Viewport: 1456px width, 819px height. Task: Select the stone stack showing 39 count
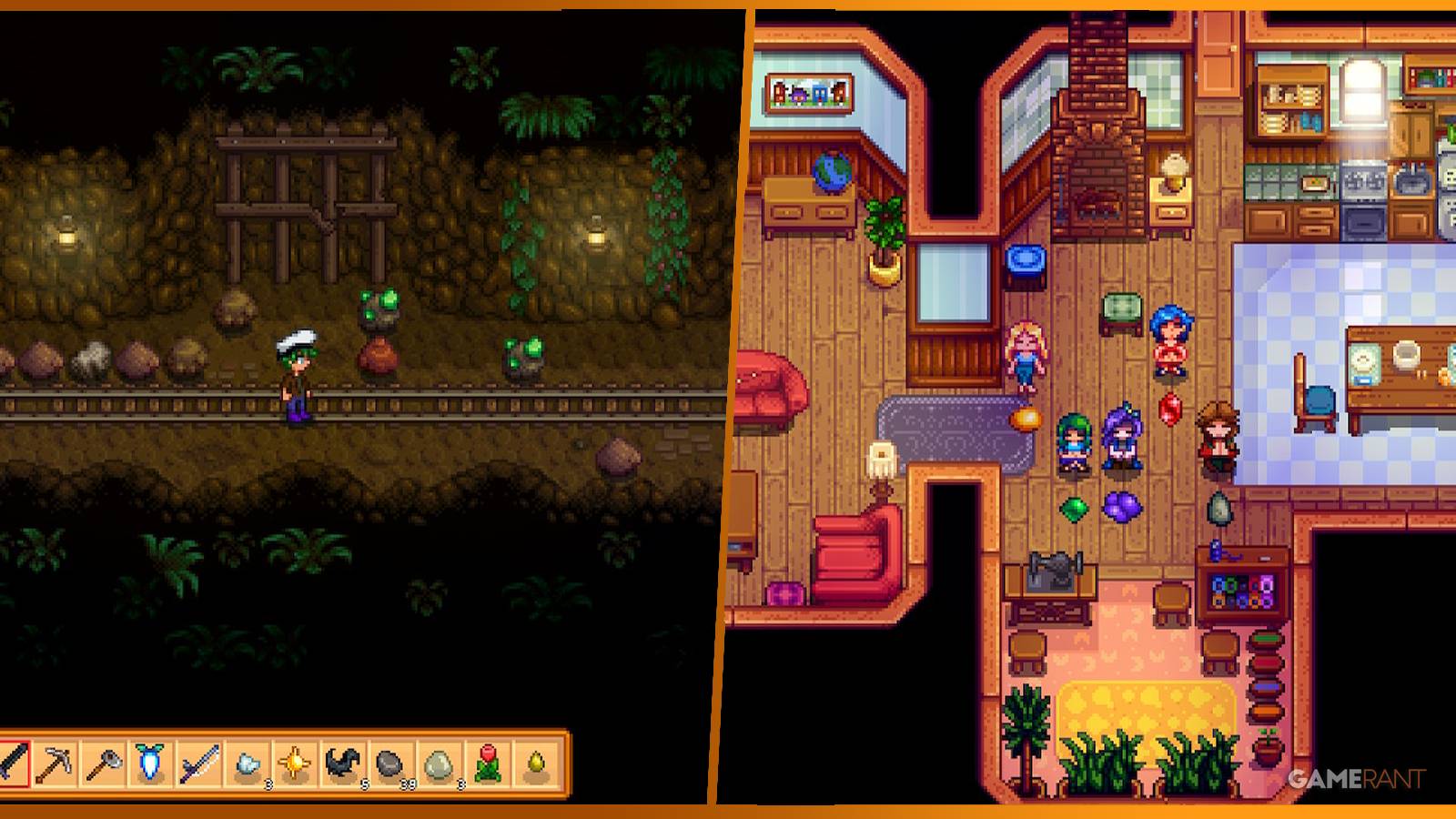[x=389, y=766]
